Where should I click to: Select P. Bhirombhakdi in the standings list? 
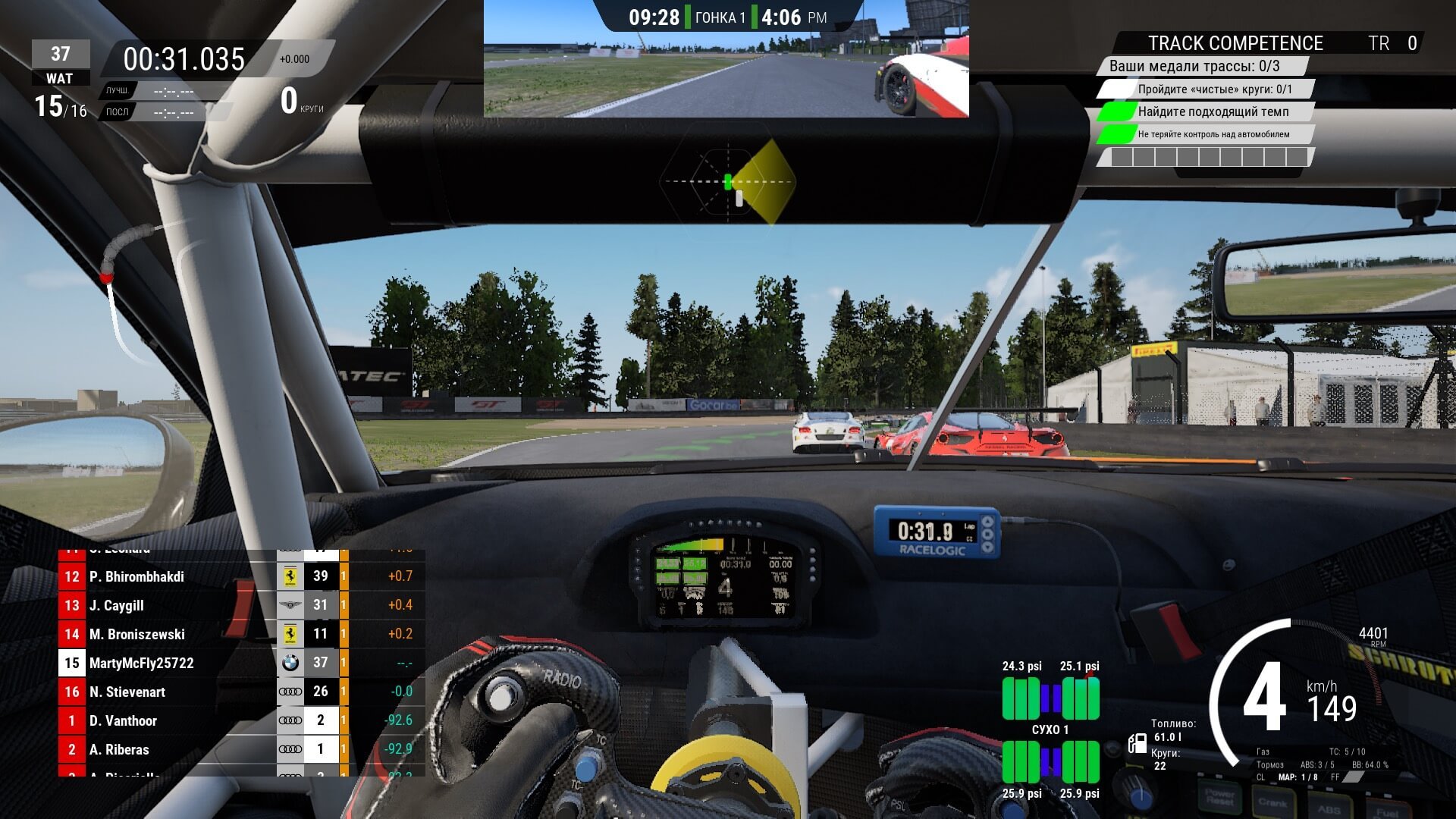[x=136, y=577]
